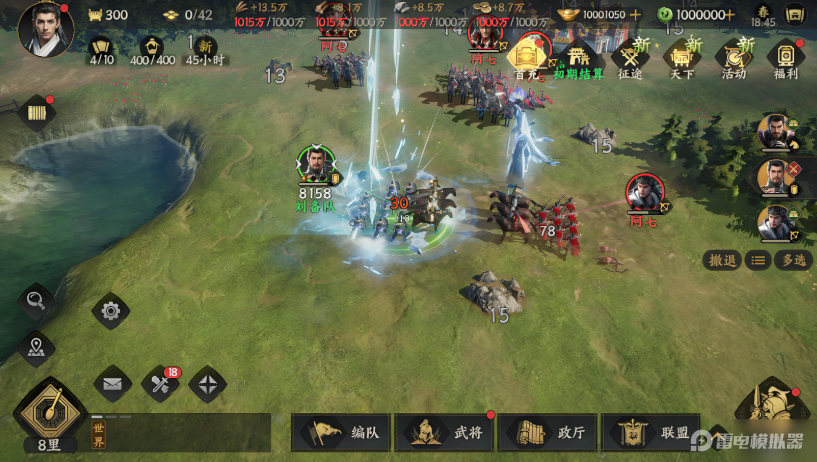Open the 政厅 government hall menu
817x462 pixels.
point(548,432)
